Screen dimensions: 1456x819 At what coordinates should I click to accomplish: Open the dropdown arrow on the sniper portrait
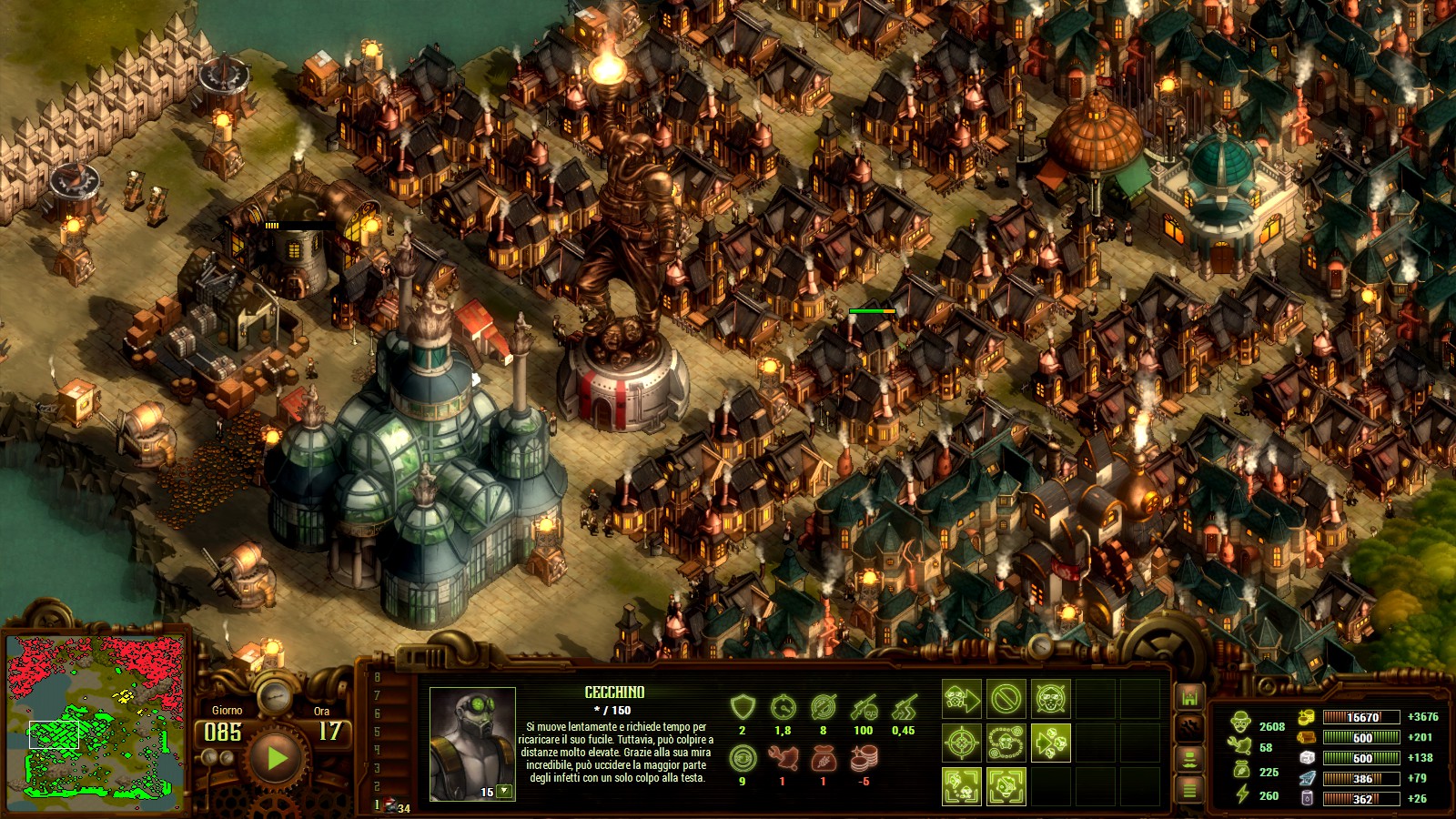pos(504,792)
